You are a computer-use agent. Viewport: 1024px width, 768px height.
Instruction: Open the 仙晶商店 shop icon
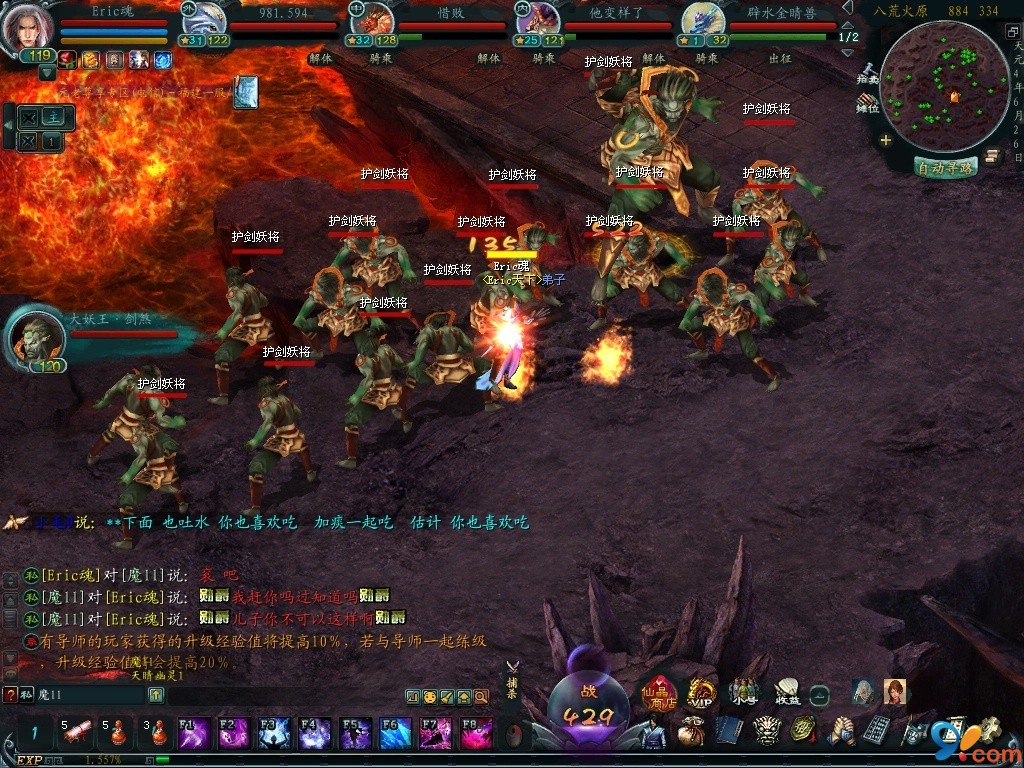[x=659, y=693]
